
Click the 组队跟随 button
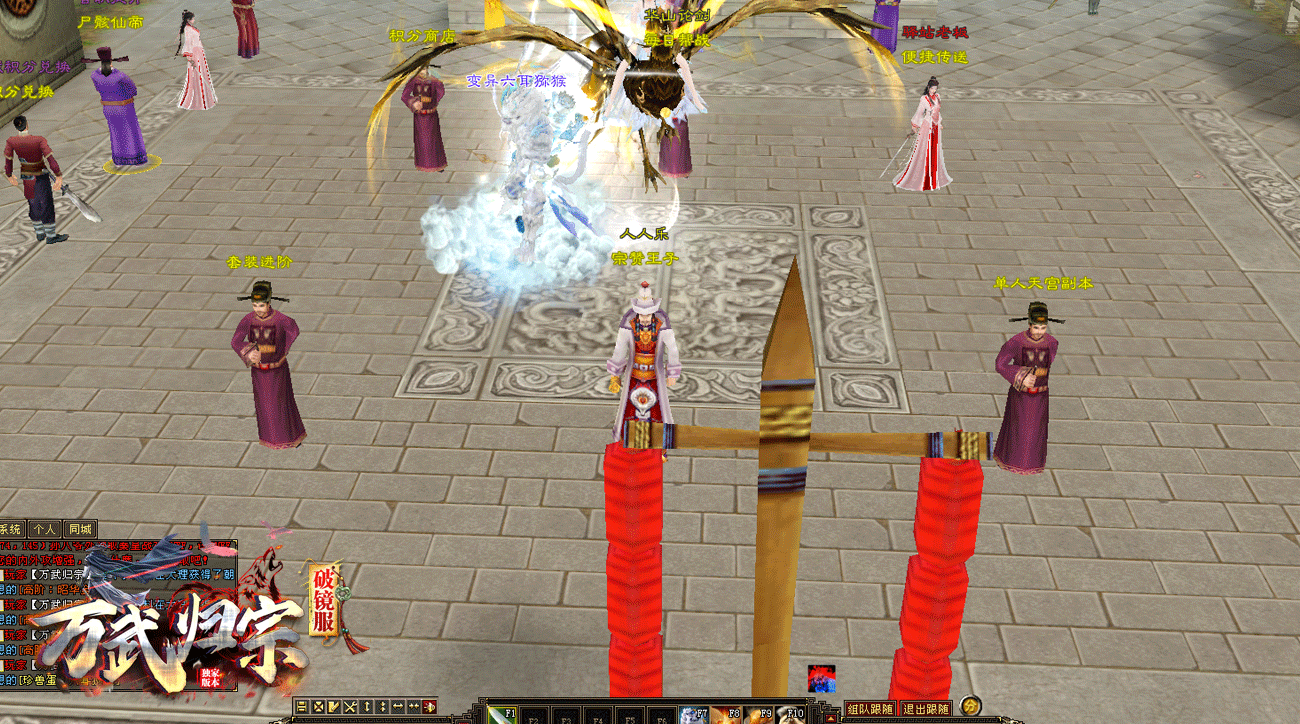869,709
